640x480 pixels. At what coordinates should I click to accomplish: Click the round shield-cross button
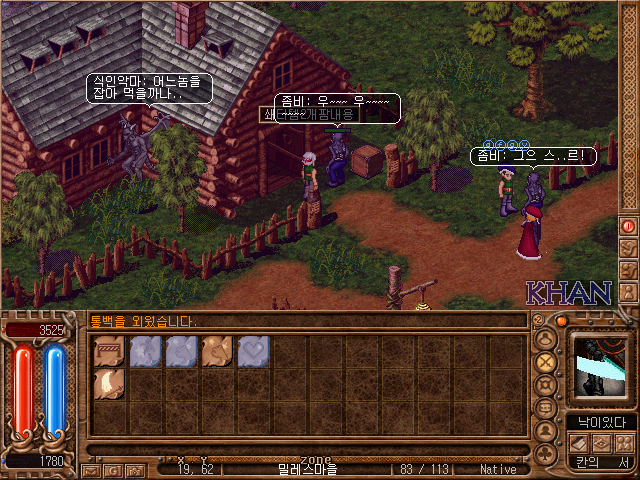click(x=545, y=385)
